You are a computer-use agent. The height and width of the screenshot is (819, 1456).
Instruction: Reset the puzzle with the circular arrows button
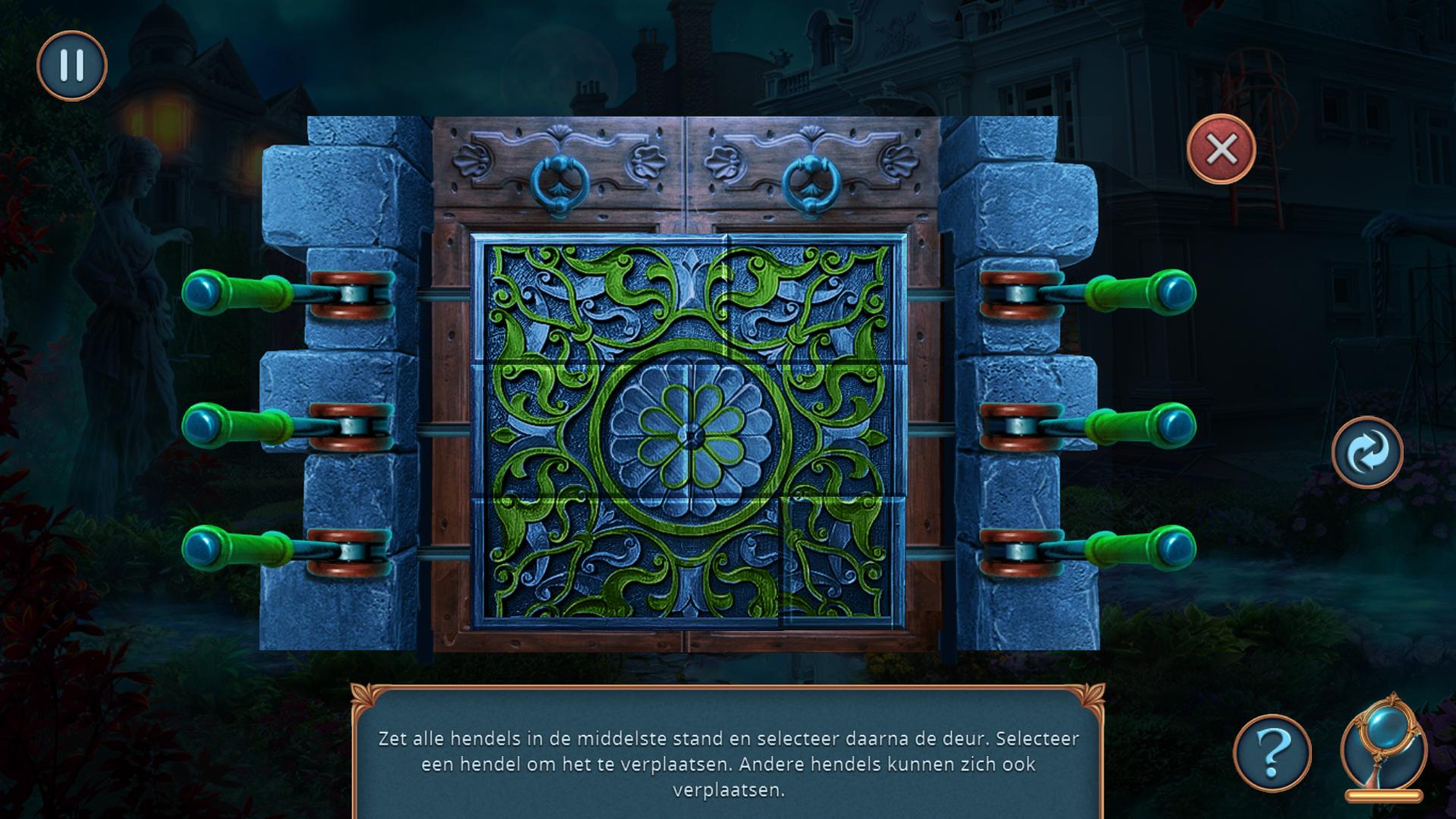[x=1367, y=453]
